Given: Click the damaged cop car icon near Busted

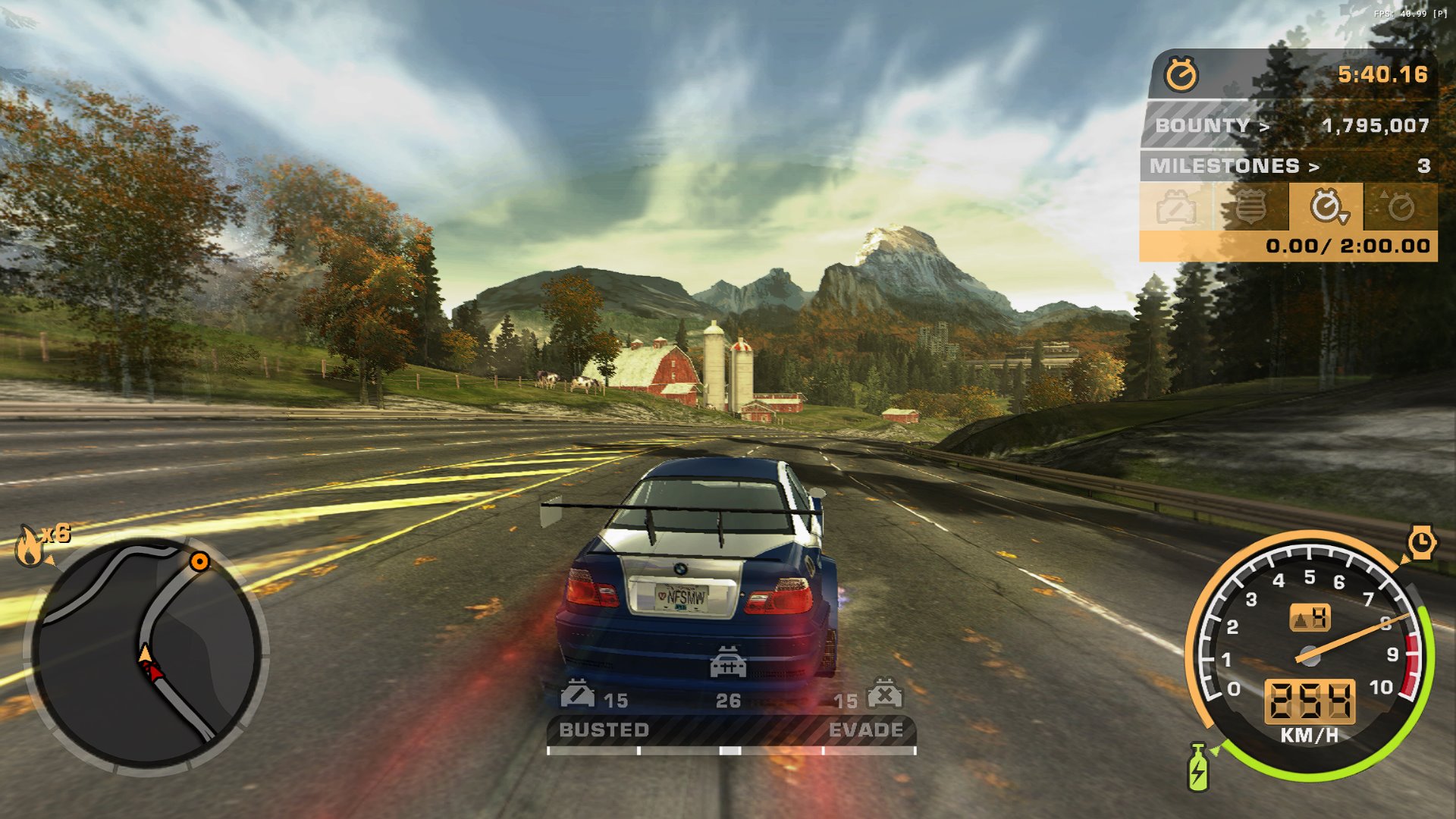Looking at the screenshot, I should click(x=578, y=693).
